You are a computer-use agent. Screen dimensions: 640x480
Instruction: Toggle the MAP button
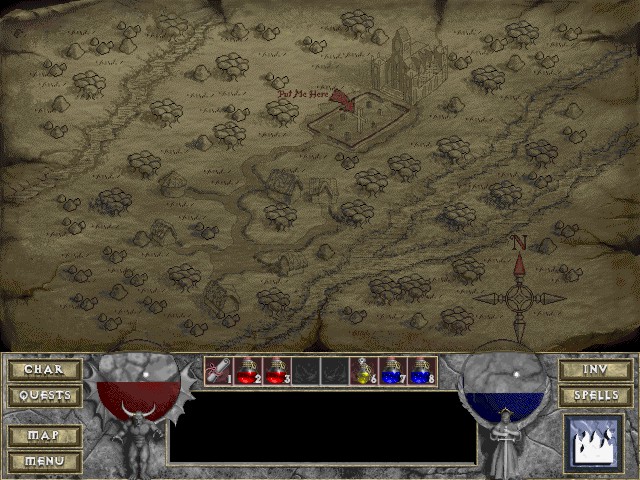tap(44, 436)
